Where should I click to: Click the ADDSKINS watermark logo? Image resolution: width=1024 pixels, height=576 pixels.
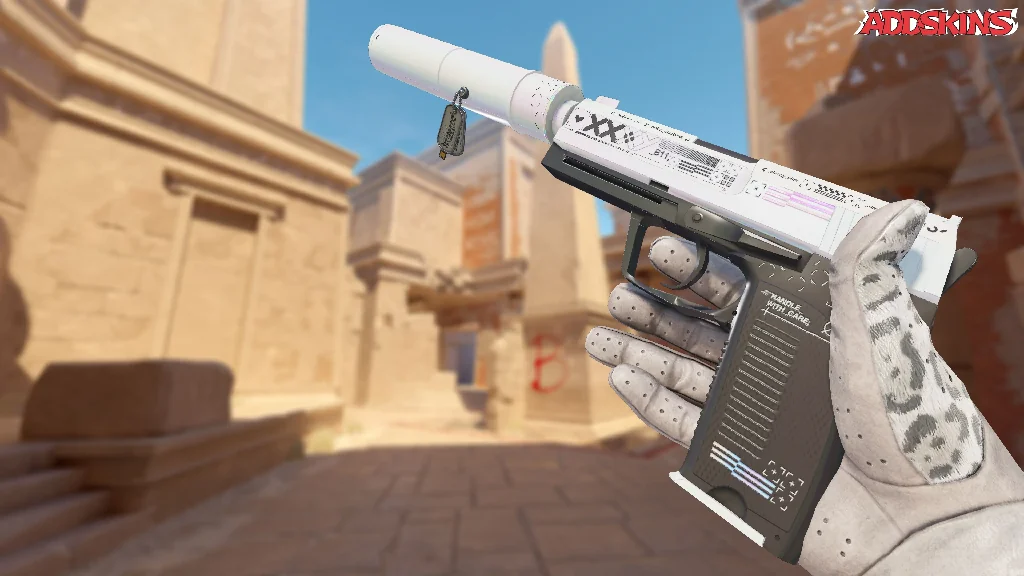coord(938,23)
